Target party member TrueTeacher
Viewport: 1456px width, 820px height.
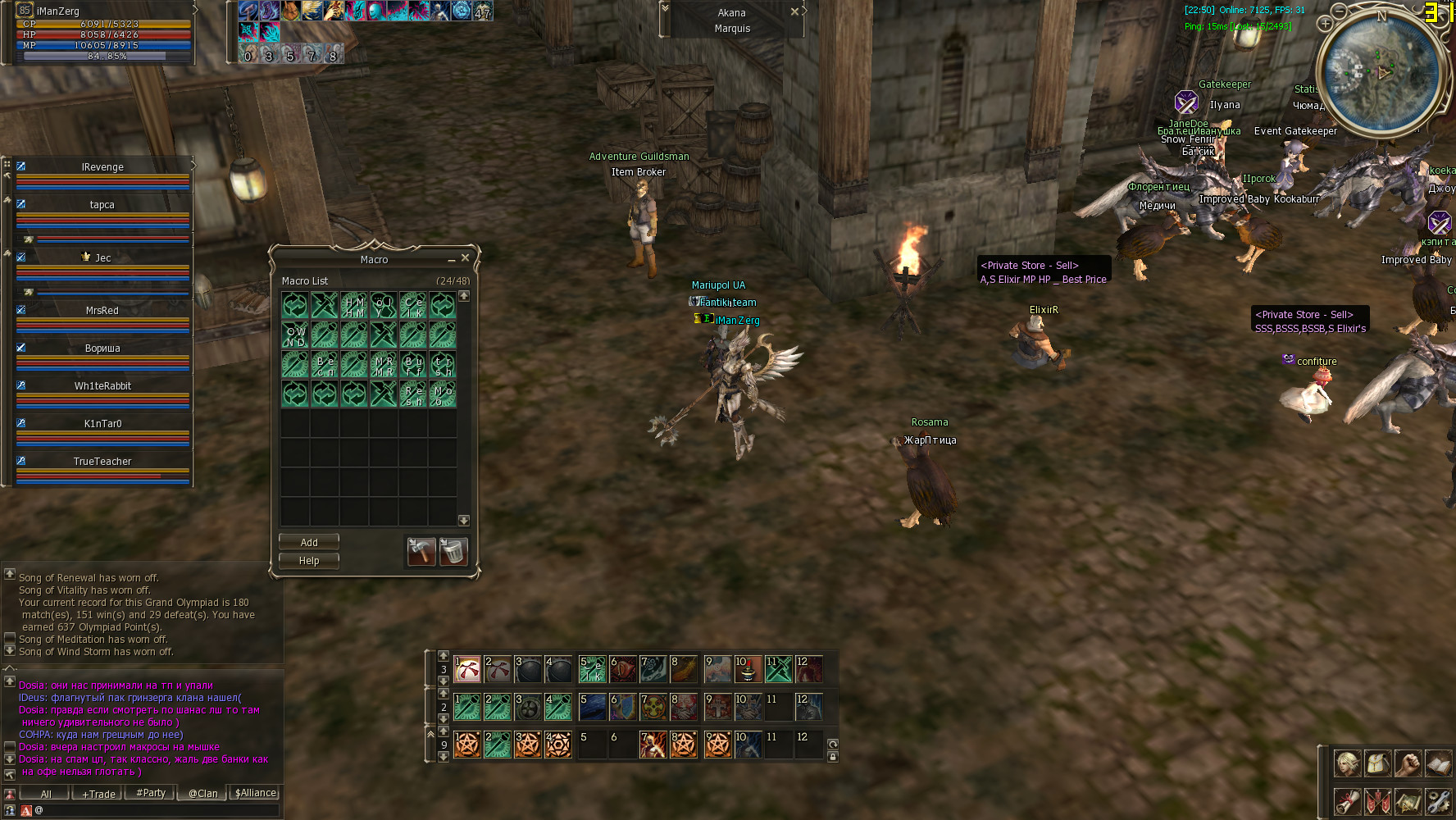click(x=102, y=462)
